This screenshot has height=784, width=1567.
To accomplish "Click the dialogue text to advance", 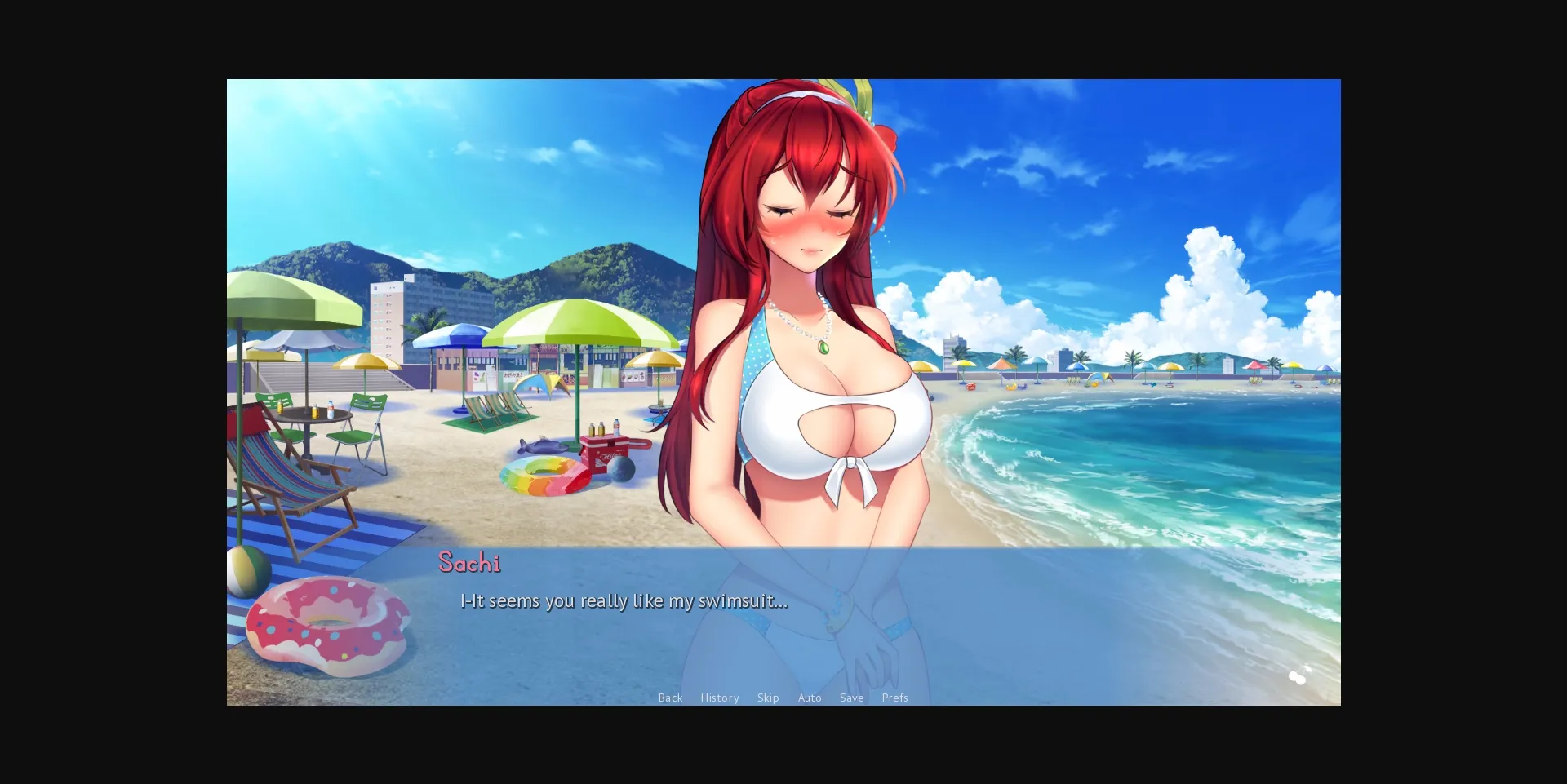I will point(623,600).
